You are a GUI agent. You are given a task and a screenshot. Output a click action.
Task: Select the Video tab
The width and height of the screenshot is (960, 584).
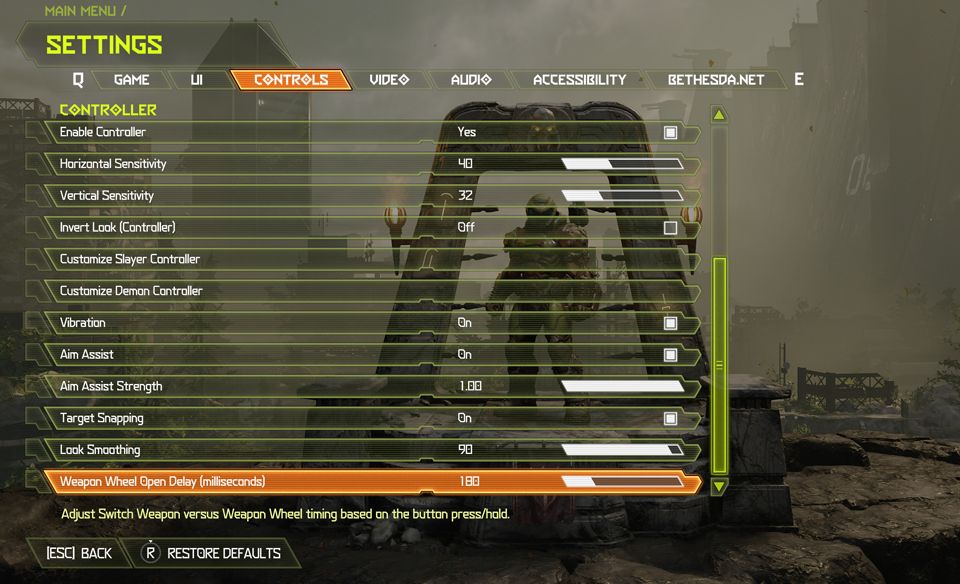click(x=389, y=80)
